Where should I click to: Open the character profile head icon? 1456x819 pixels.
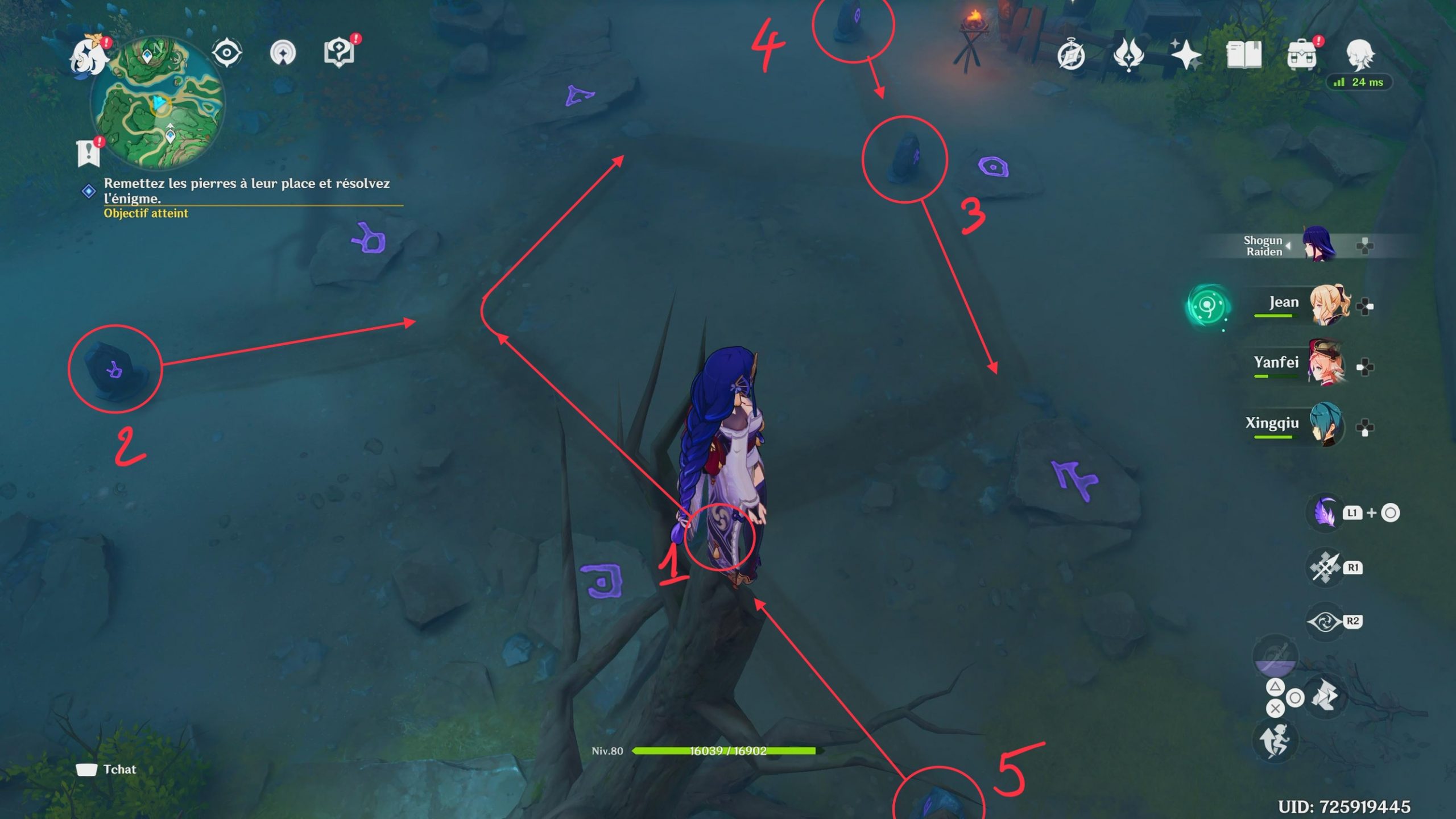pos(1360,55)
